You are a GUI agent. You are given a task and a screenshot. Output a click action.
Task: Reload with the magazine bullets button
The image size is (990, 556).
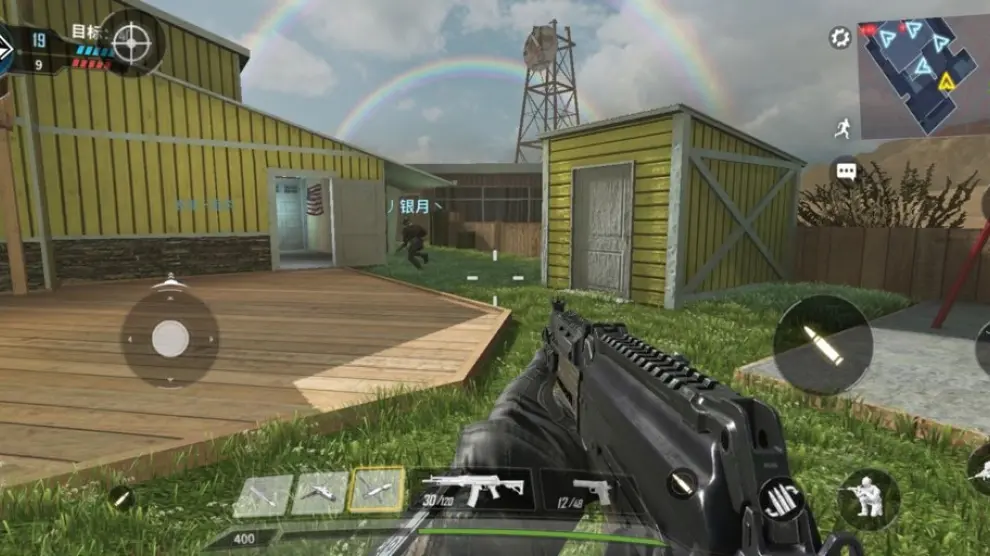pyautogui.click(x=782, y=499)
